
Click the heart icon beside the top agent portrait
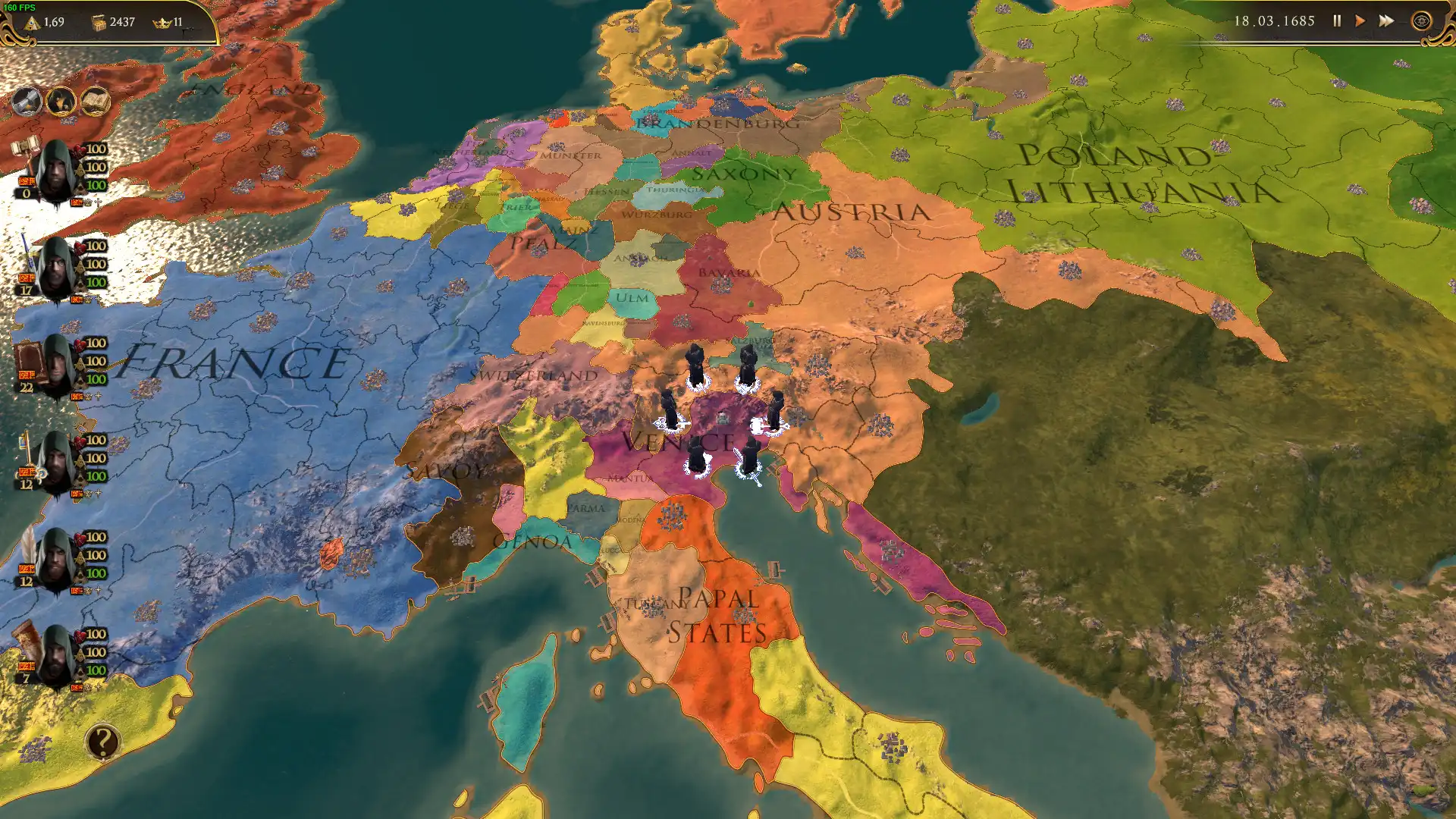point(79,150)
